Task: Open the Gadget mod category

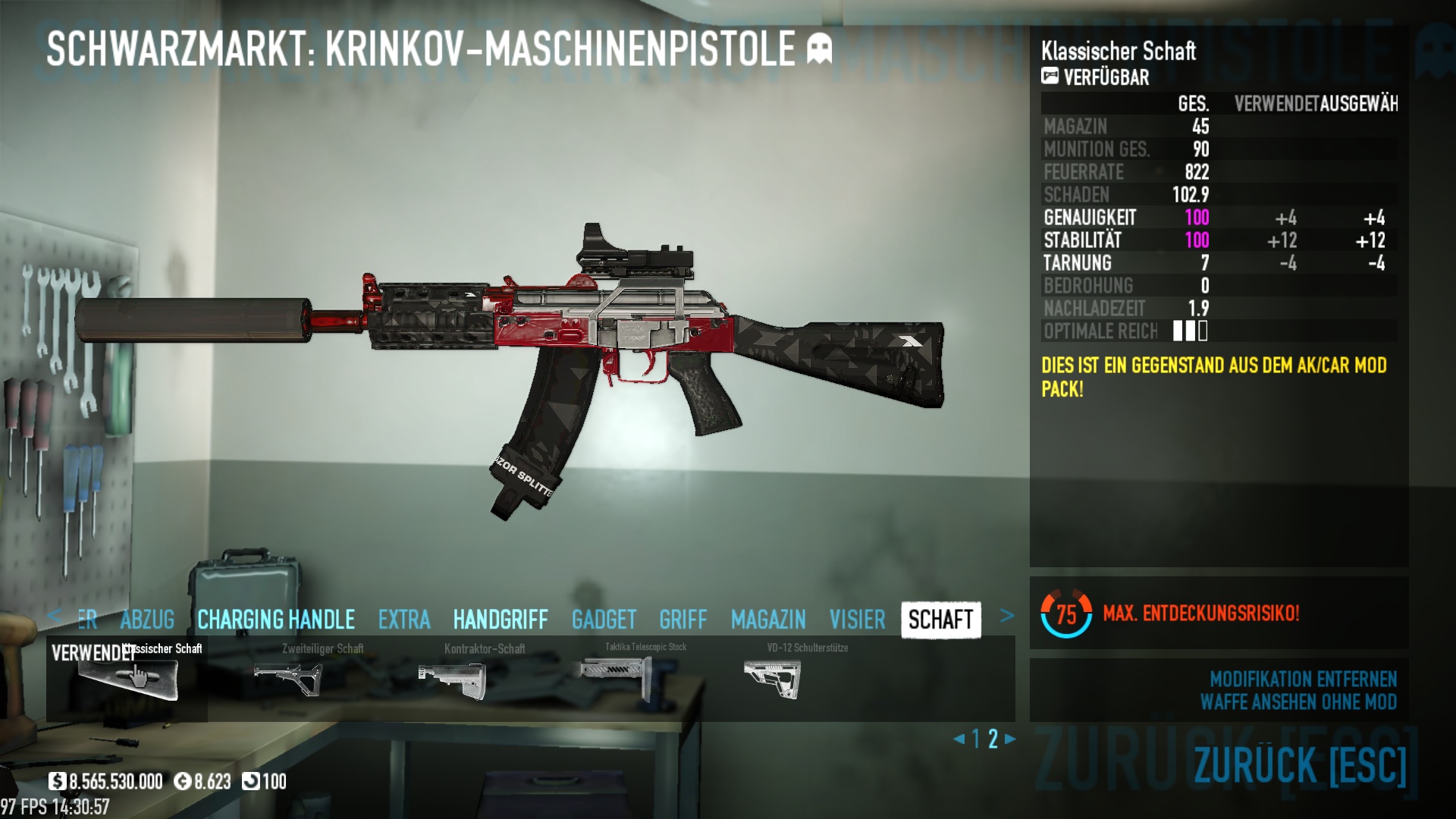Action: (x=604, y=620)
